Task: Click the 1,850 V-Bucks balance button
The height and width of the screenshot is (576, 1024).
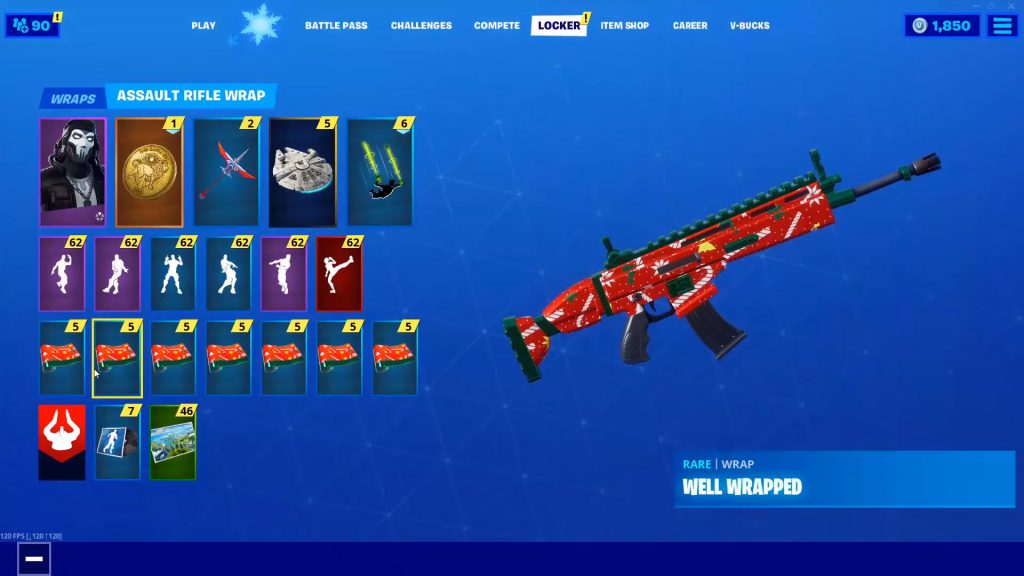Action: click(x=942, y=25)
